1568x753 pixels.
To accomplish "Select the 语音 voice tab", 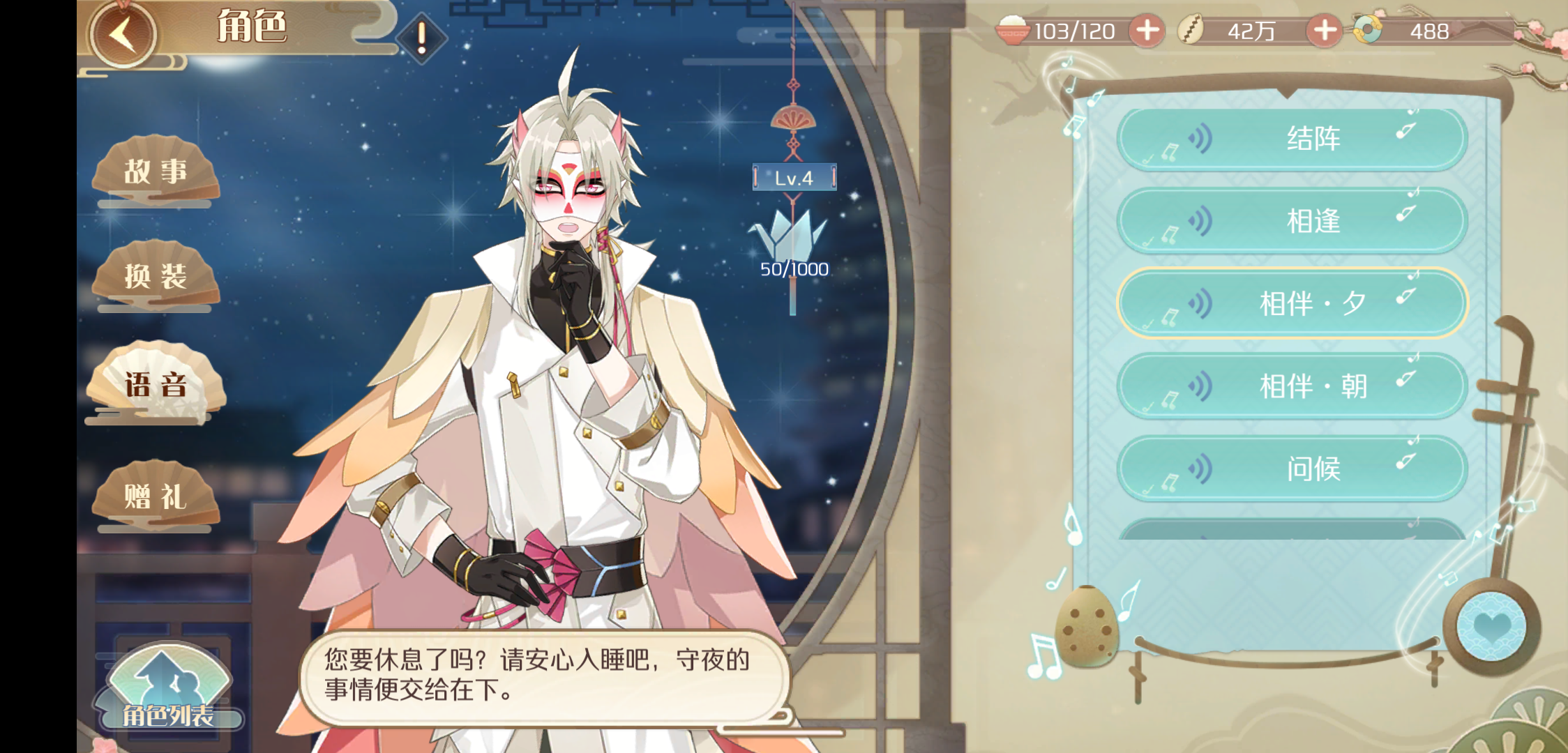I will pyautogui.click(x=156, y=384).
